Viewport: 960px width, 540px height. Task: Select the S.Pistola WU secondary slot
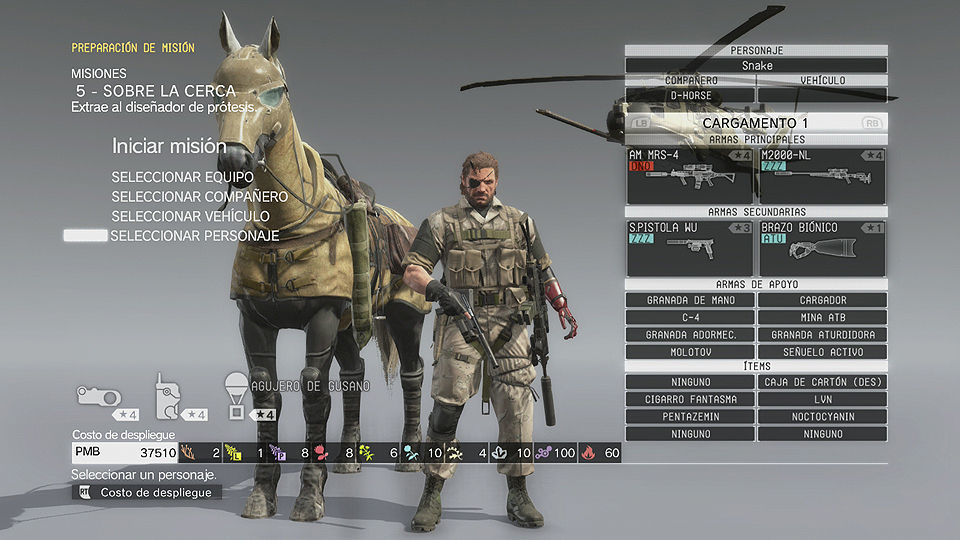point(689,248)
